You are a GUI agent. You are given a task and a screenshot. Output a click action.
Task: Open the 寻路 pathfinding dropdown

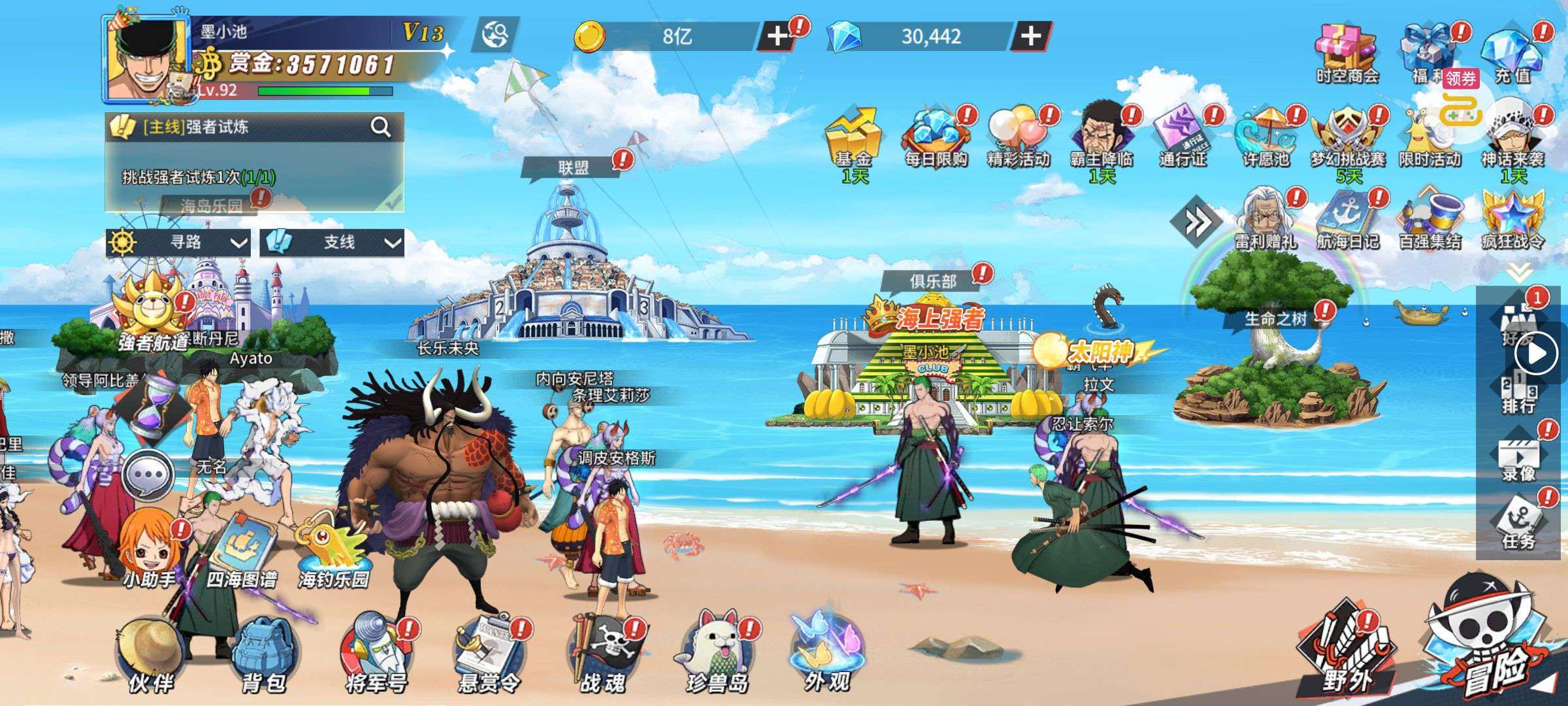coord(178,243)
